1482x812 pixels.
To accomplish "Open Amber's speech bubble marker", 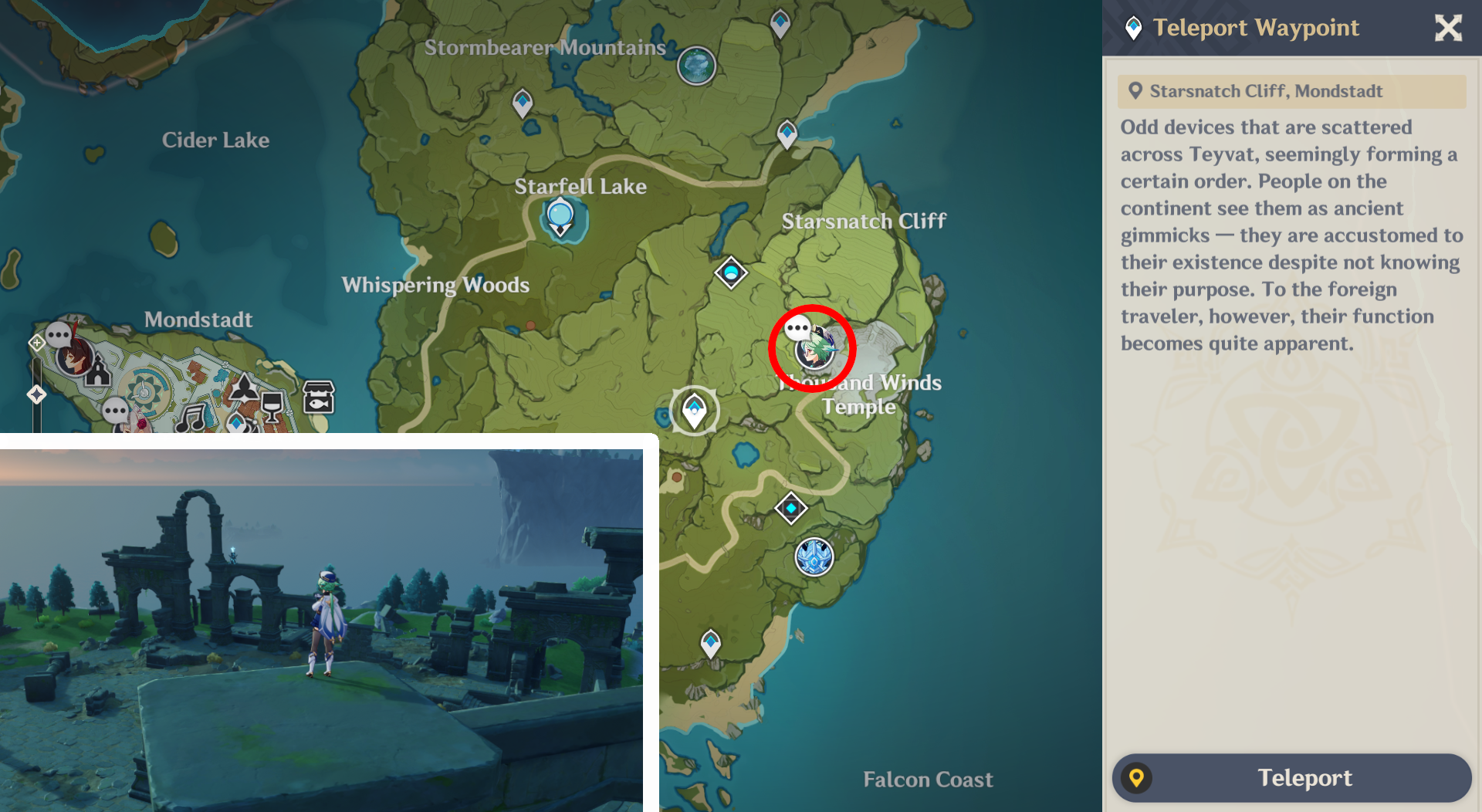I will [x=59, y=333].
